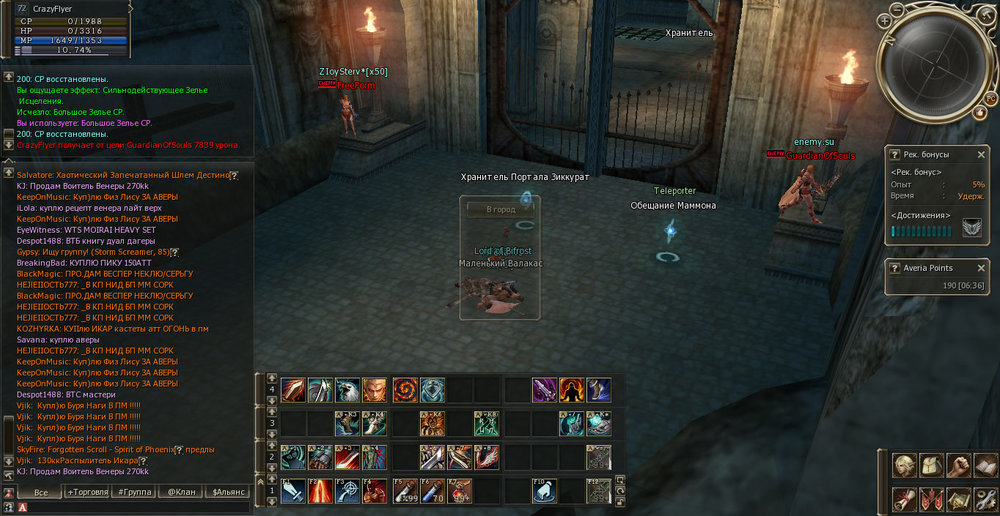Show the "@Клан" clan chat tab
1000x516 pixels.
point(180,493)
